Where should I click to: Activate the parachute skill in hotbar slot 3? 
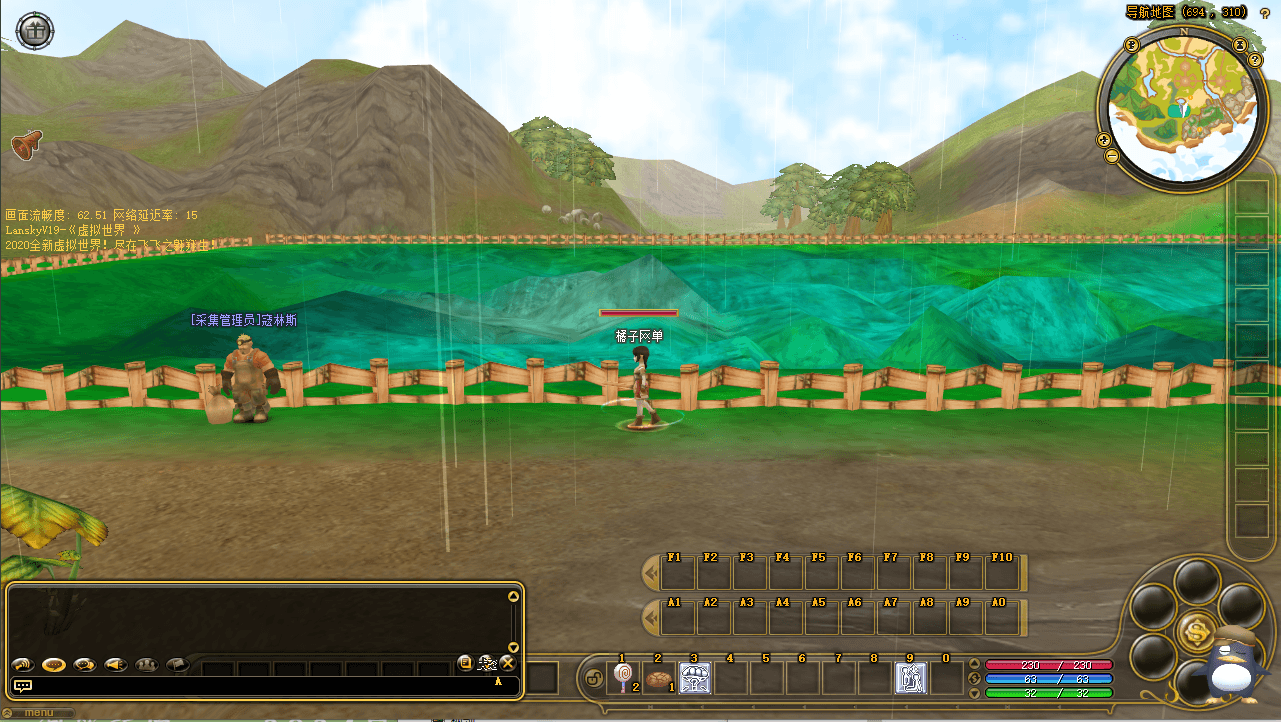(x=694, y=678)
